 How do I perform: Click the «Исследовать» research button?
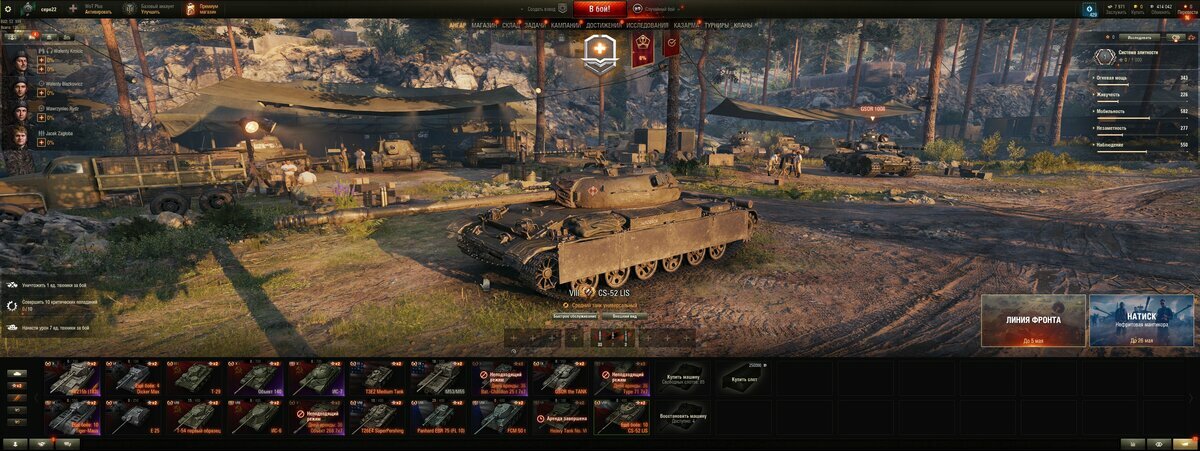tap(1138, 37)
